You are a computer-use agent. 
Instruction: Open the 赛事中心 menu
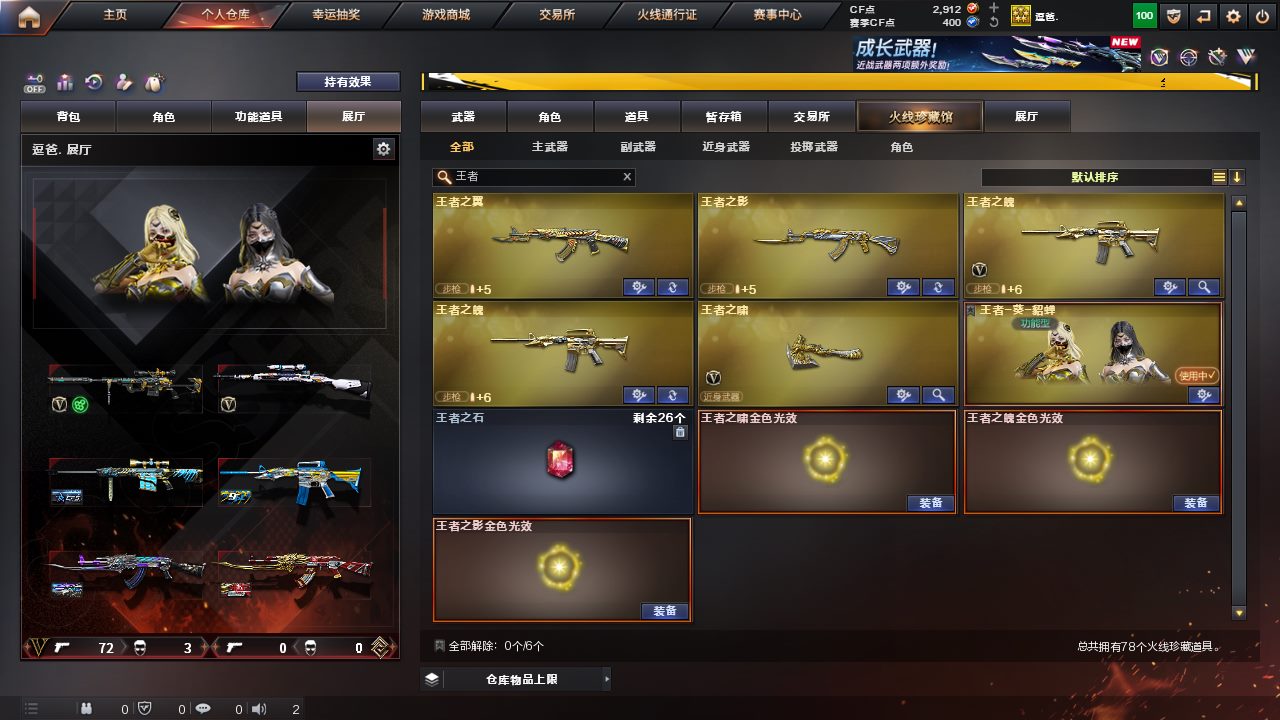pos(777,15)
